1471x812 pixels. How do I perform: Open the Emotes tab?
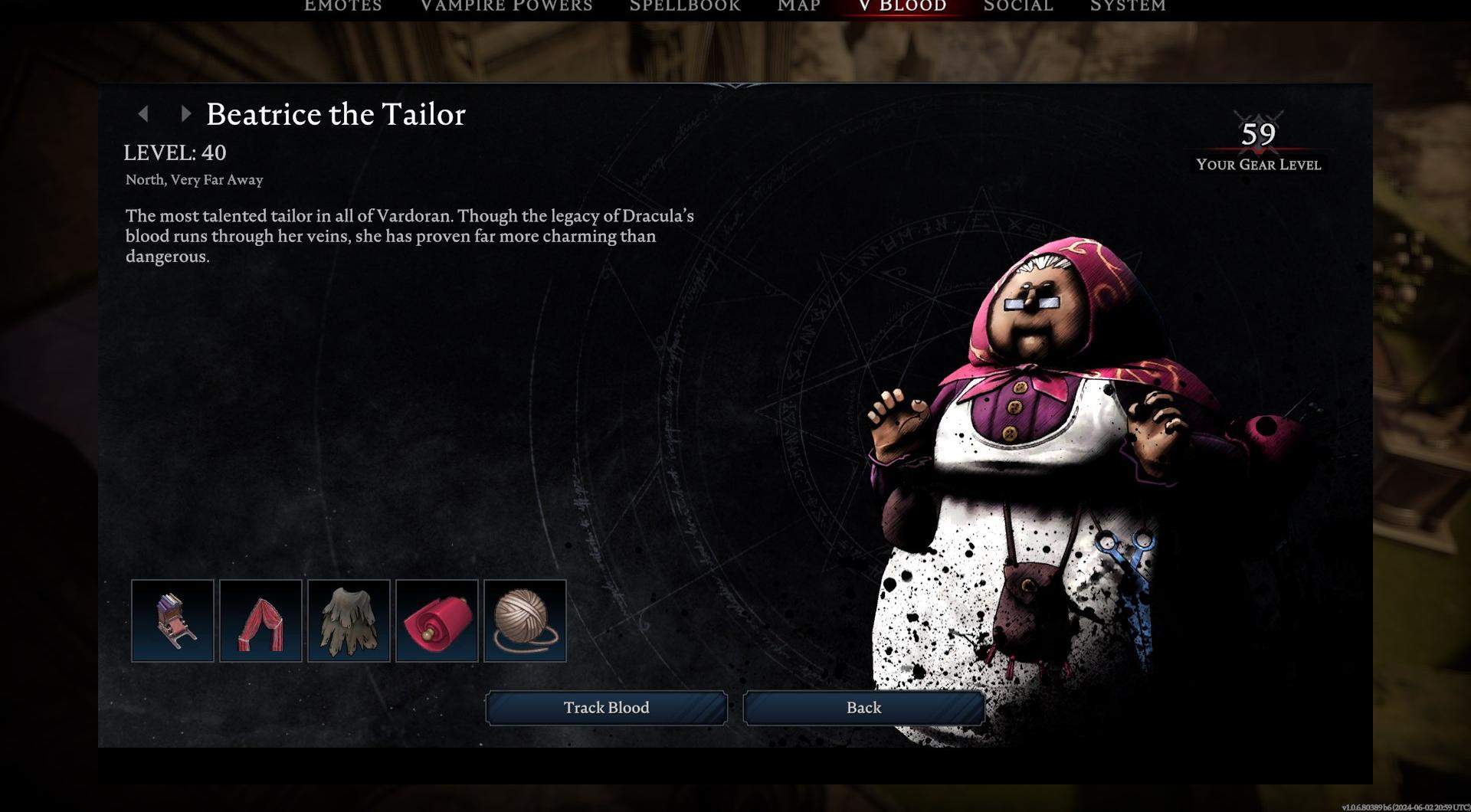[342, 6]
